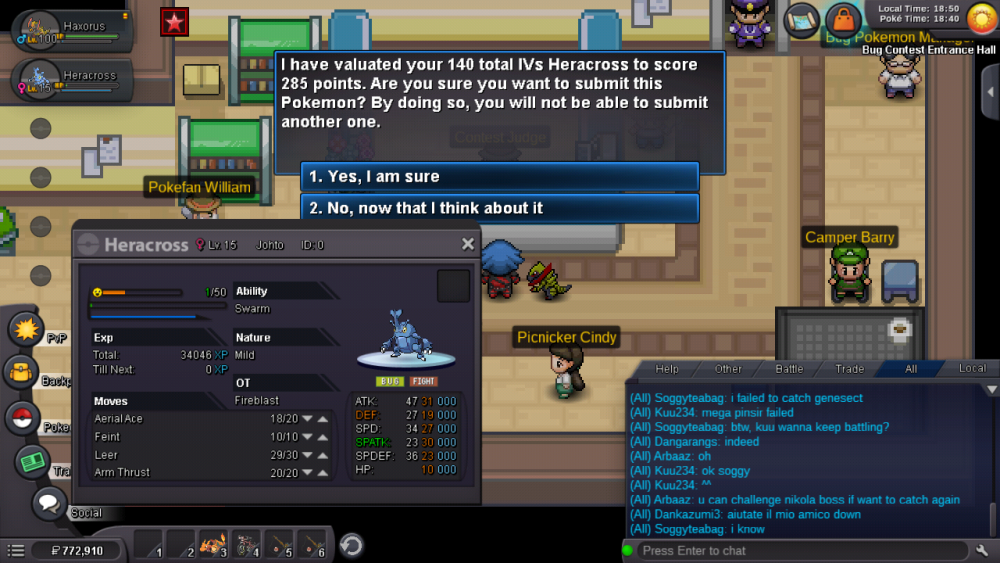1000x563 pixels.
Task: Open the Pokeball Pokedex icon
Action: click(22, 418)
